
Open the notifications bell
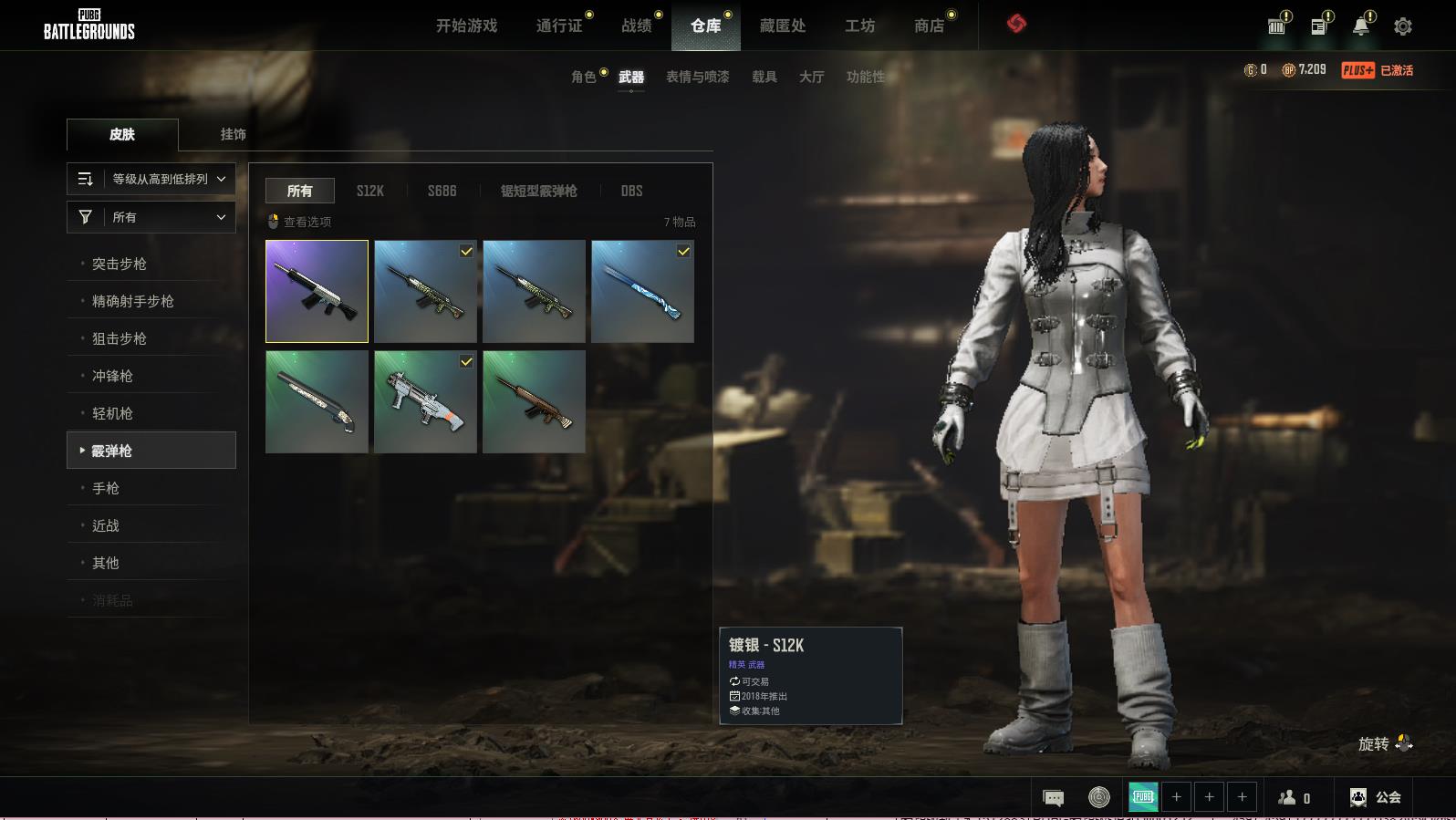pyautogui.click(x=1360, y=26)
